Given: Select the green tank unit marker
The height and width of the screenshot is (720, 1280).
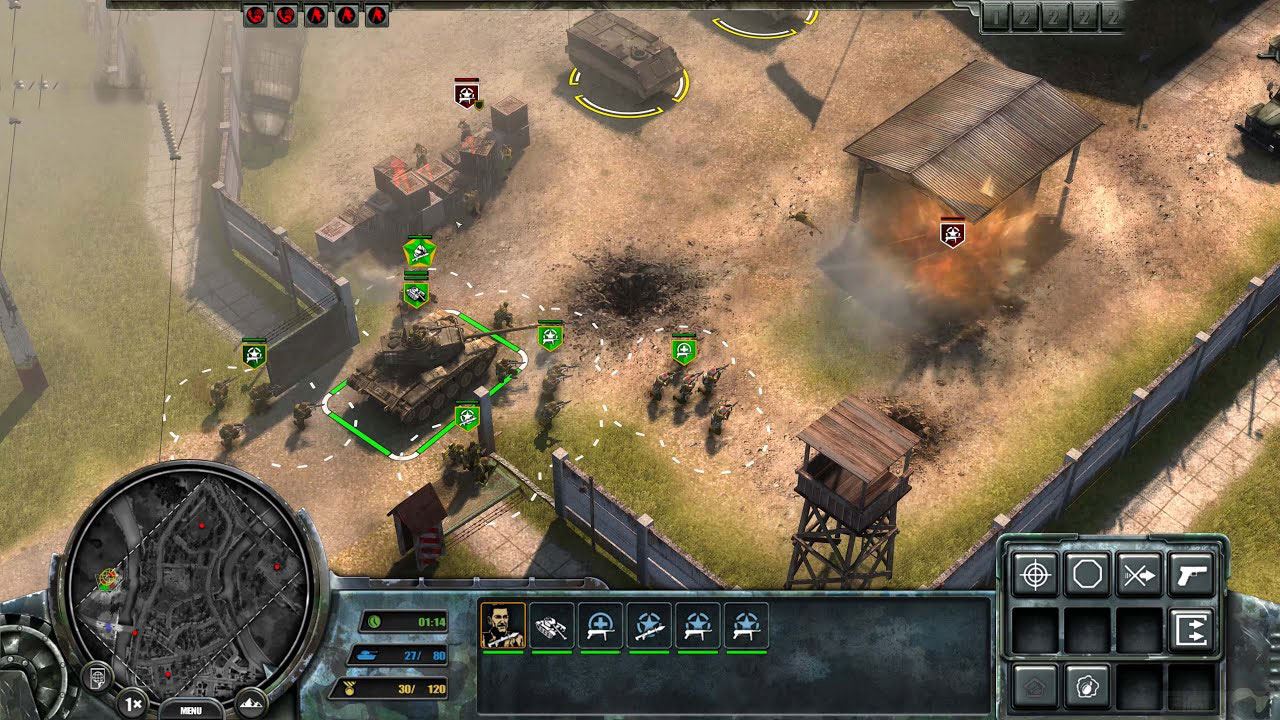Looking at the screenshot, I should point(416,294).
